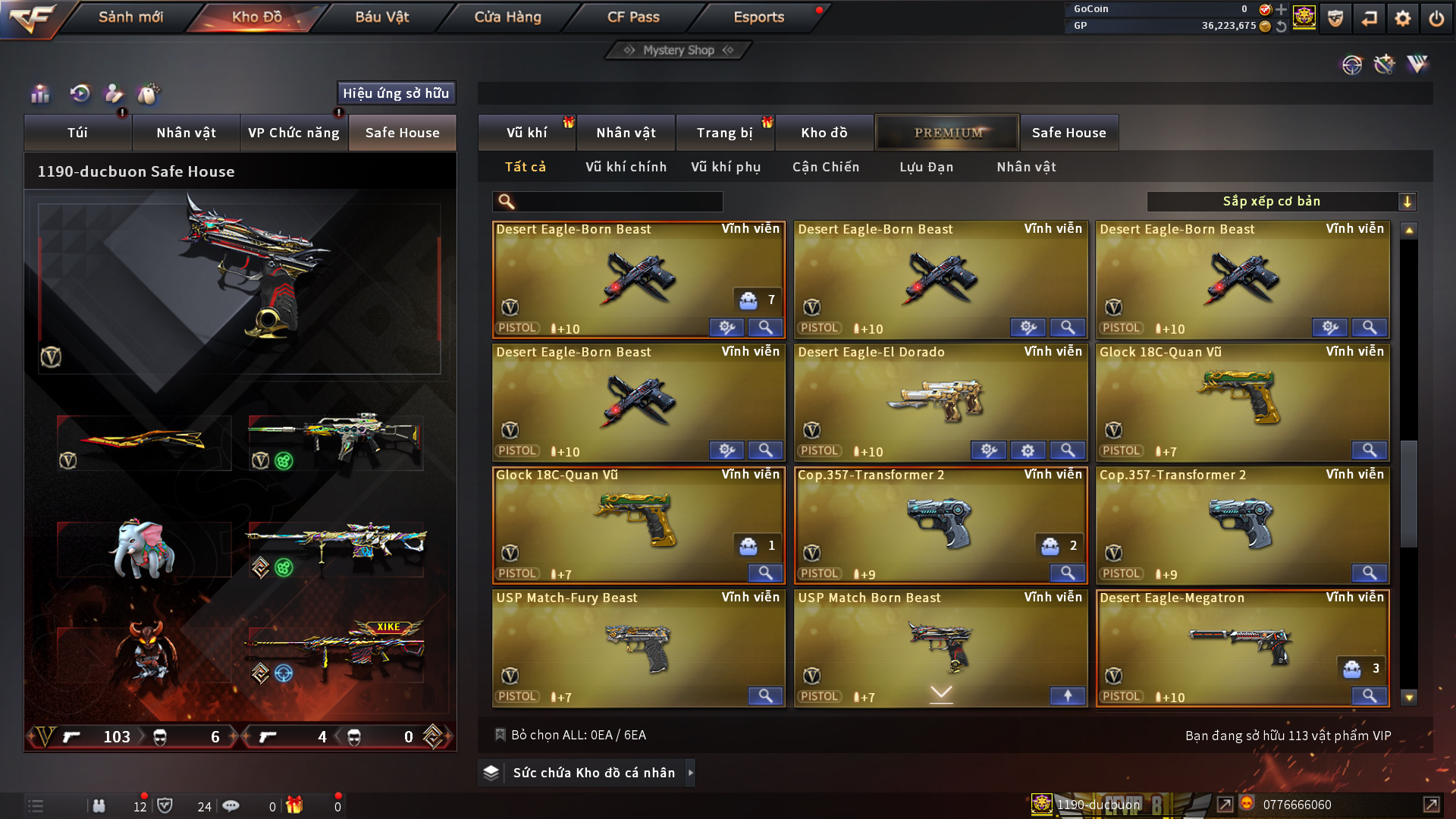Viewport: 1456px width, 819px height.
Task: Open the Mystery Shop
Action: coord(678,50)
